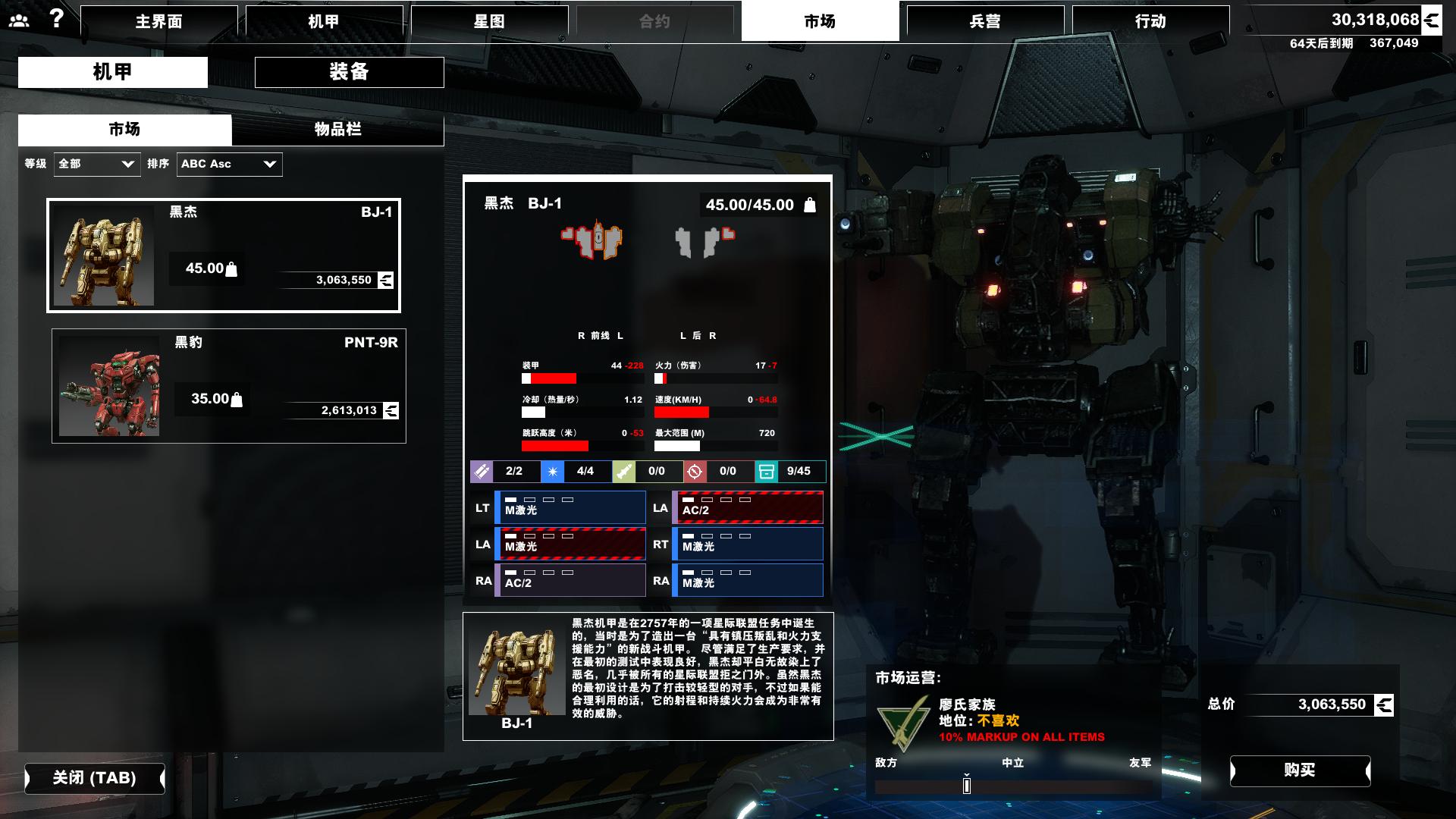Toggle the LA AC/2 weapon slot

747,507
